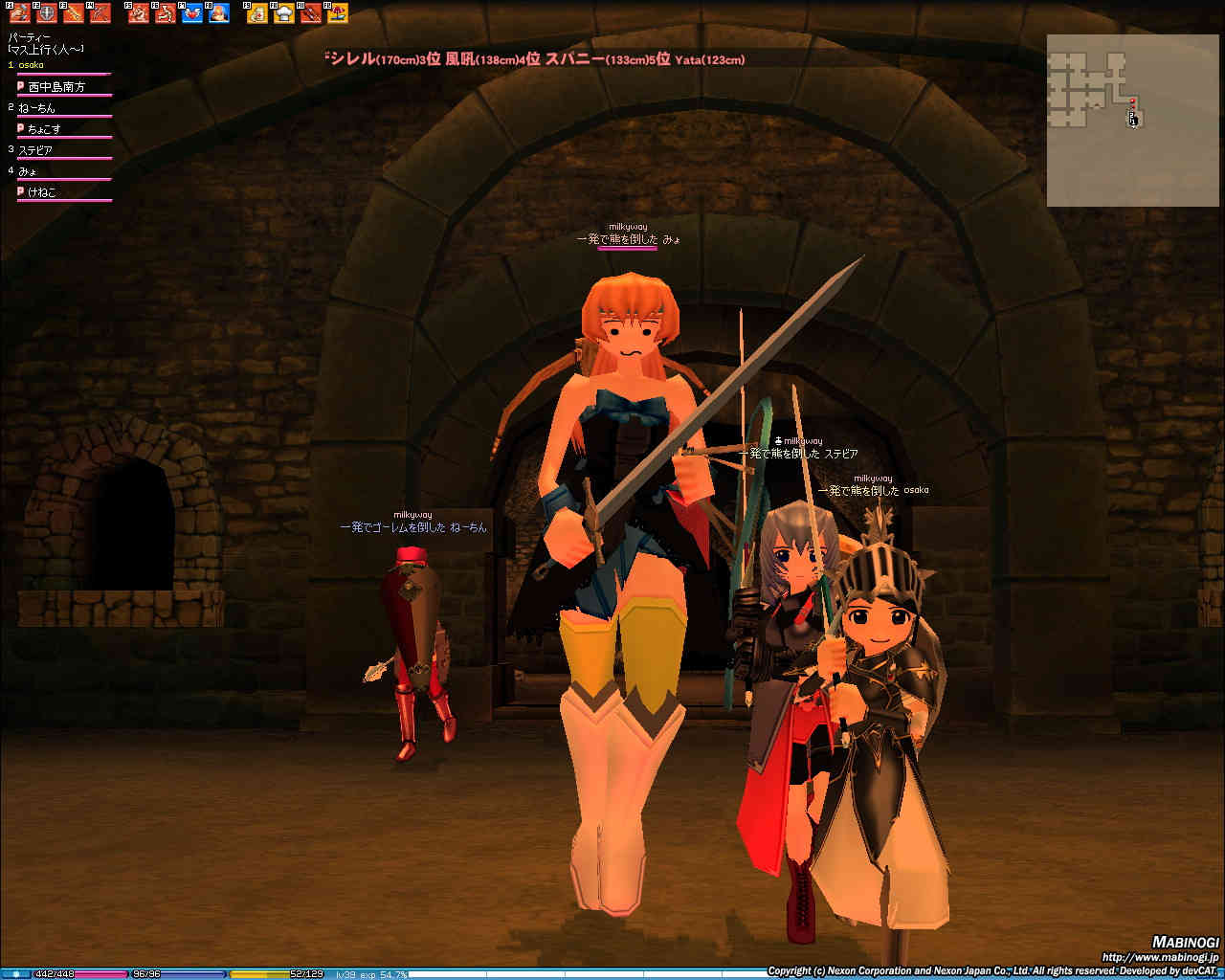
Task: Activate the F12 umbrella rest skill
Action: coord(338,13)
